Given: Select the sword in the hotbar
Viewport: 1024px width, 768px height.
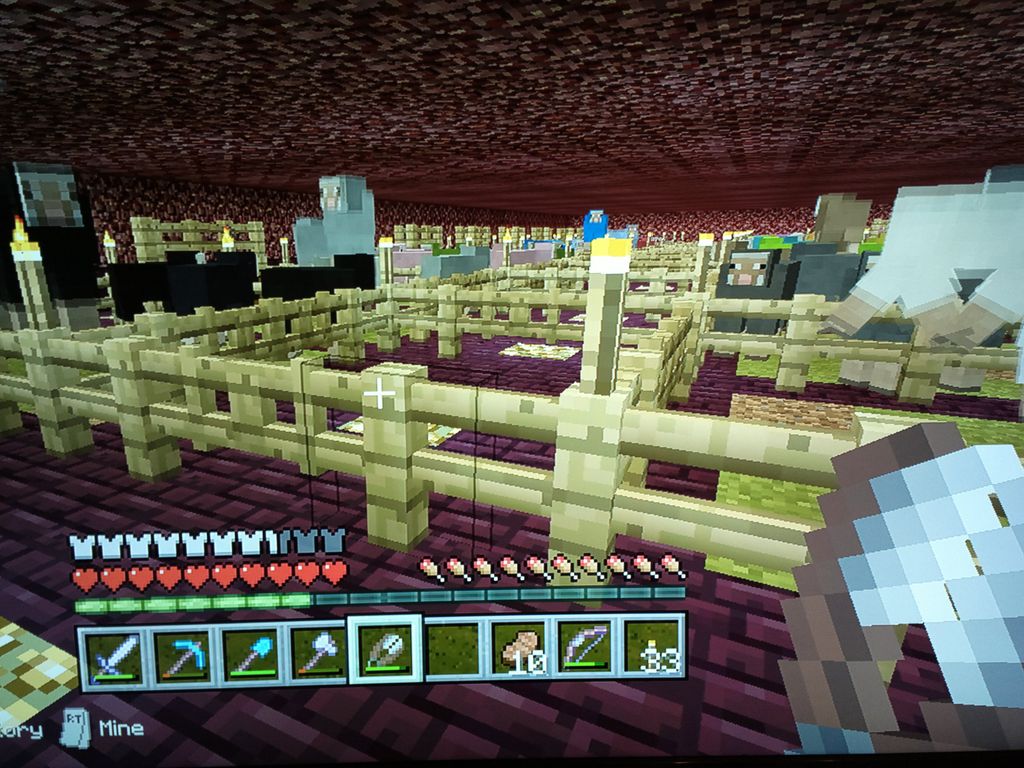Looking at the screenshot, I should tap(112, 654).
